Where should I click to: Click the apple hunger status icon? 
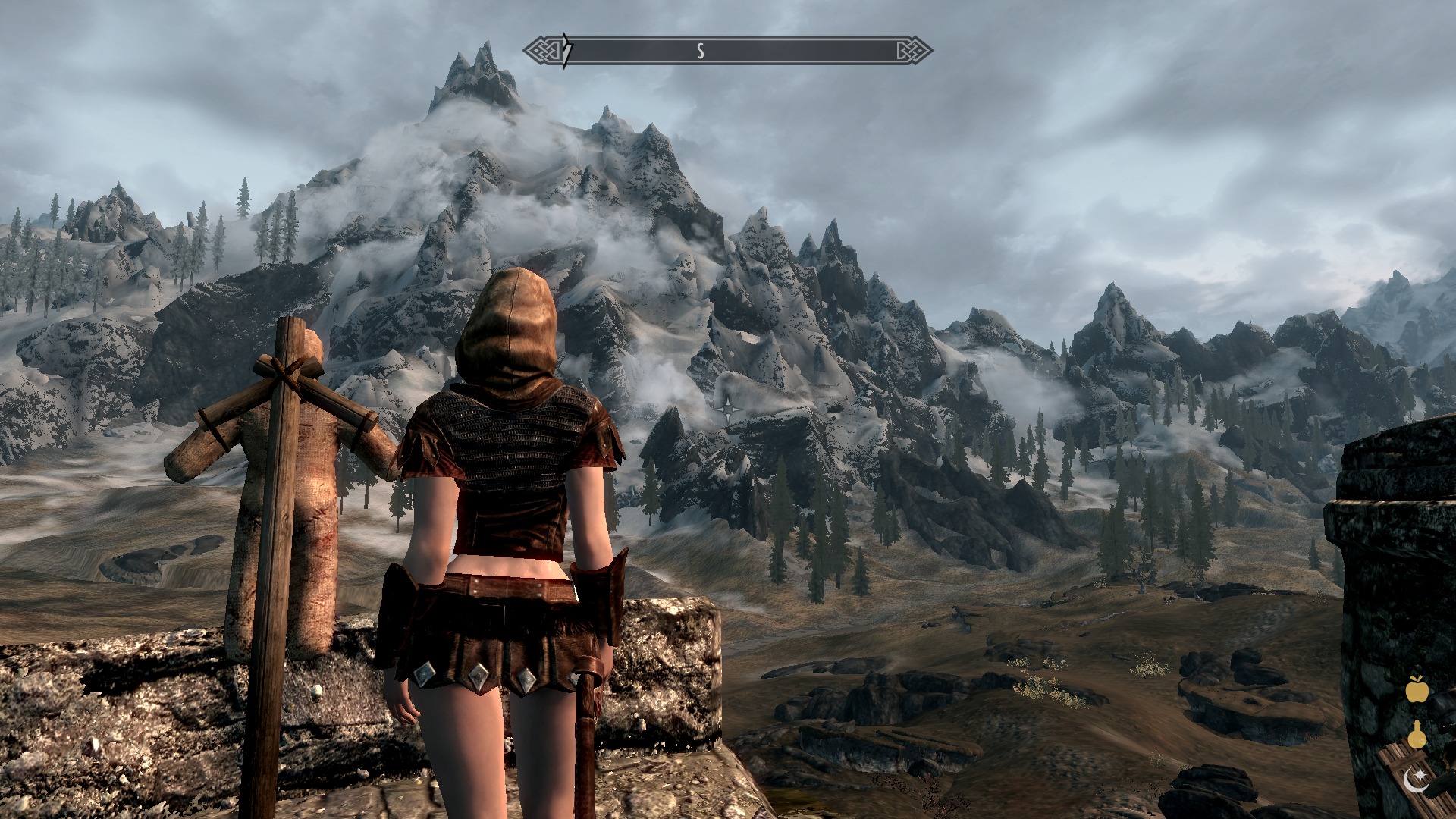coord(1417,689)
